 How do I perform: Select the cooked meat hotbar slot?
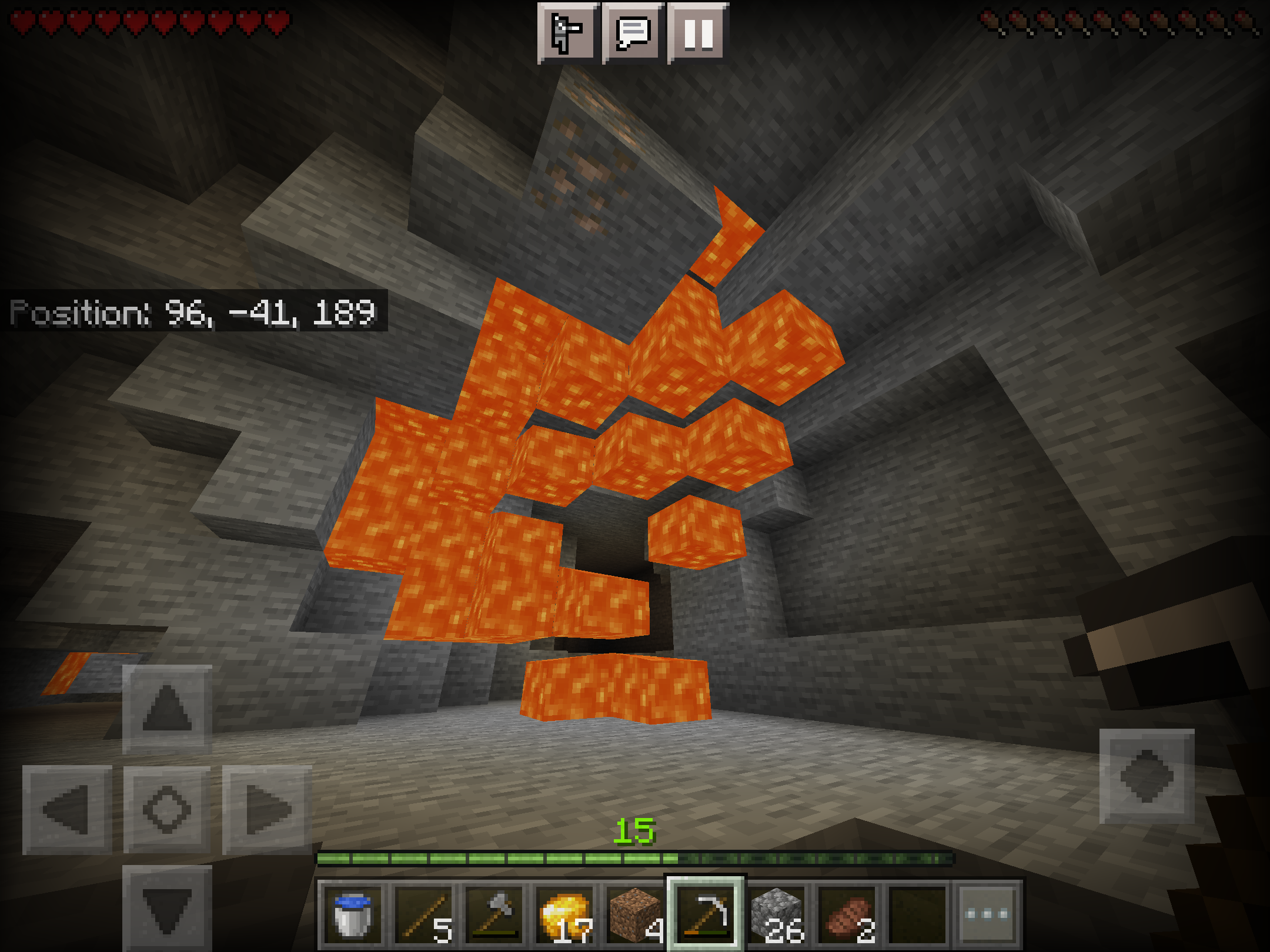click(x=848, y=914)
